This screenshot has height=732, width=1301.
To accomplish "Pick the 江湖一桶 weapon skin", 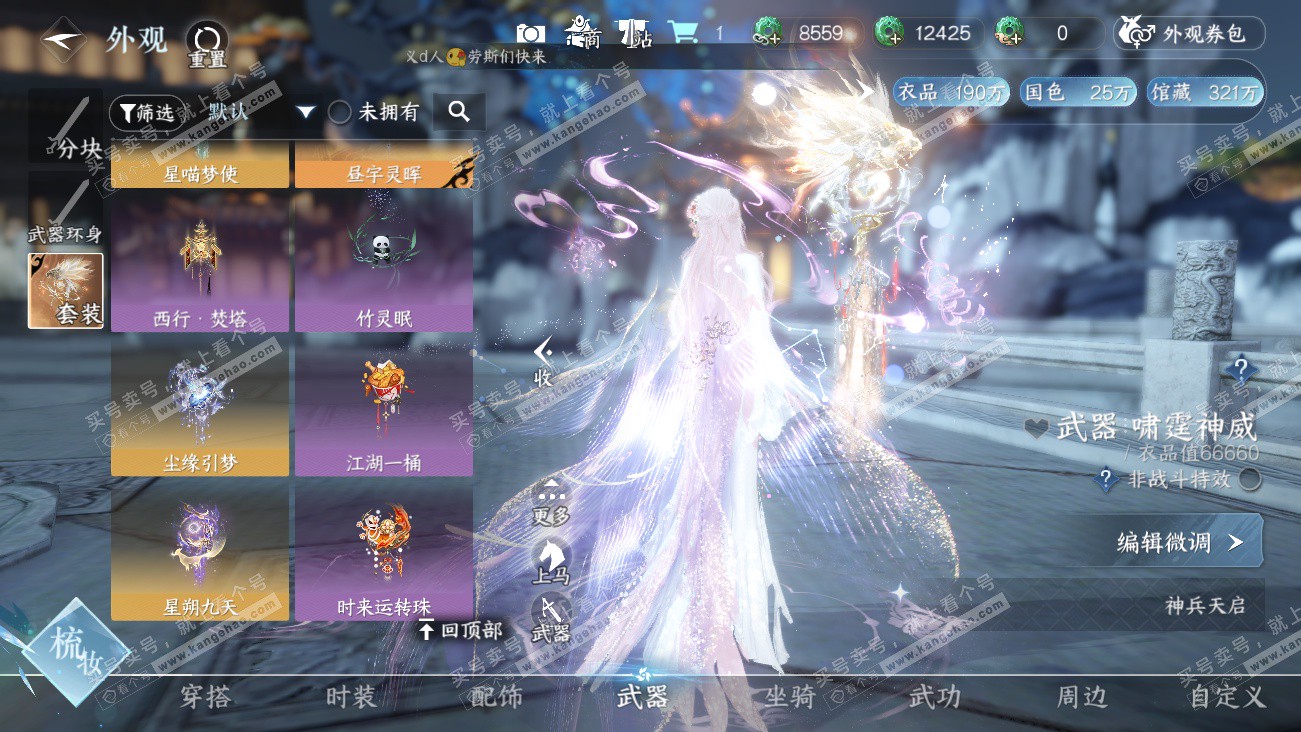I will 384,408.
